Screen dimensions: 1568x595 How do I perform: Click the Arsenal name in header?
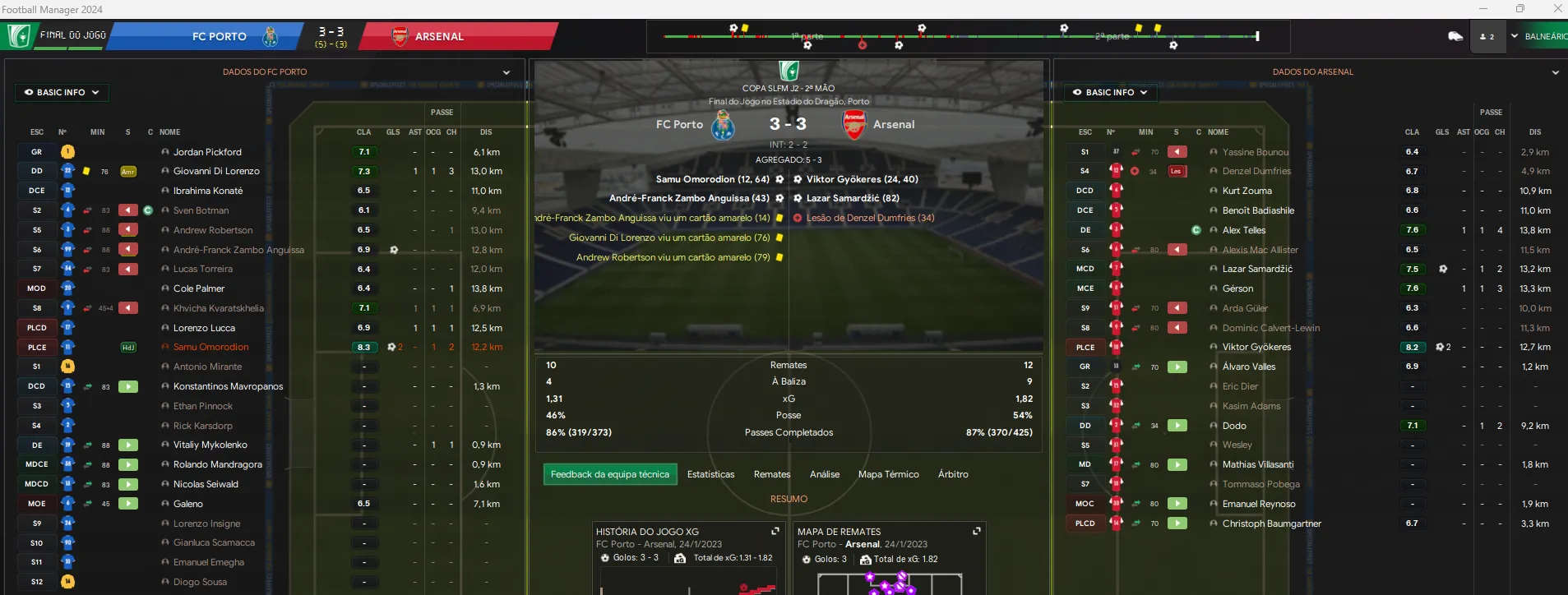pos(439,36)
